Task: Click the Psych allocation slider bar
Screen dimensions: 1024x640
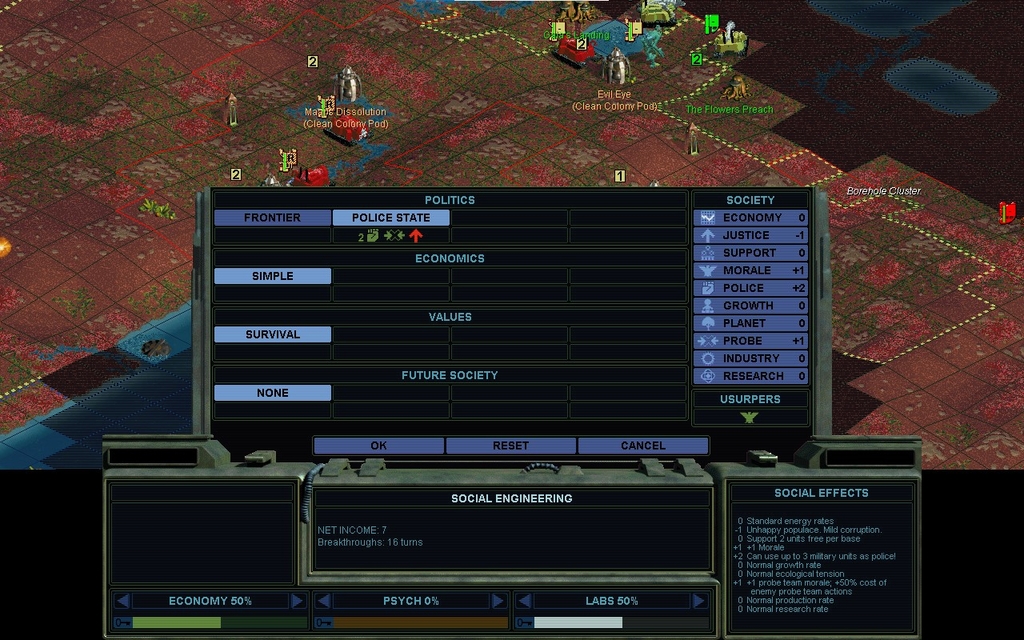Action: tap(419, 622)
